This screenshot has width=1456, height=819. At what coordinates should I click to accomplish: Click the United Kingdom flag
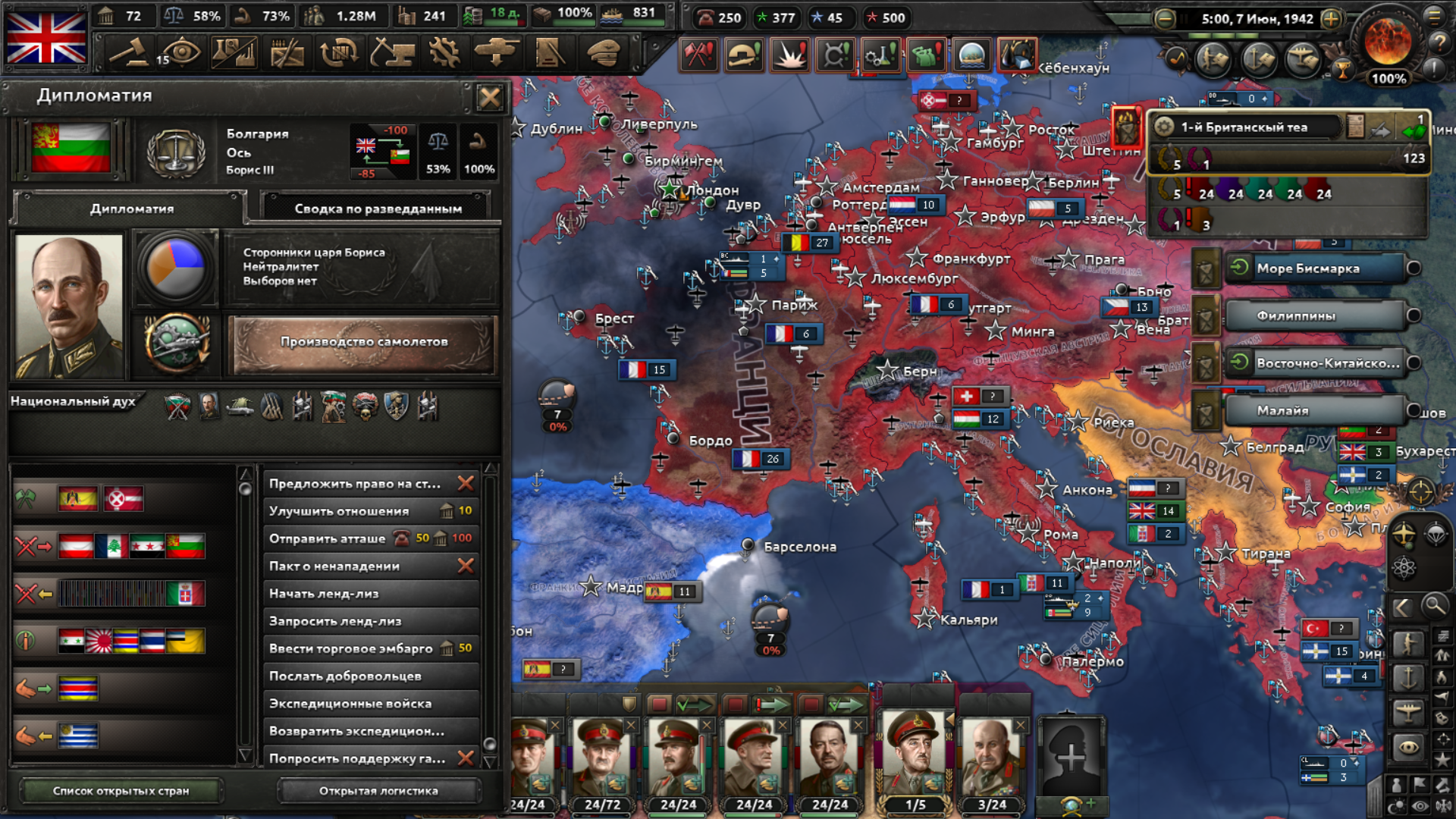pos(46,38)
